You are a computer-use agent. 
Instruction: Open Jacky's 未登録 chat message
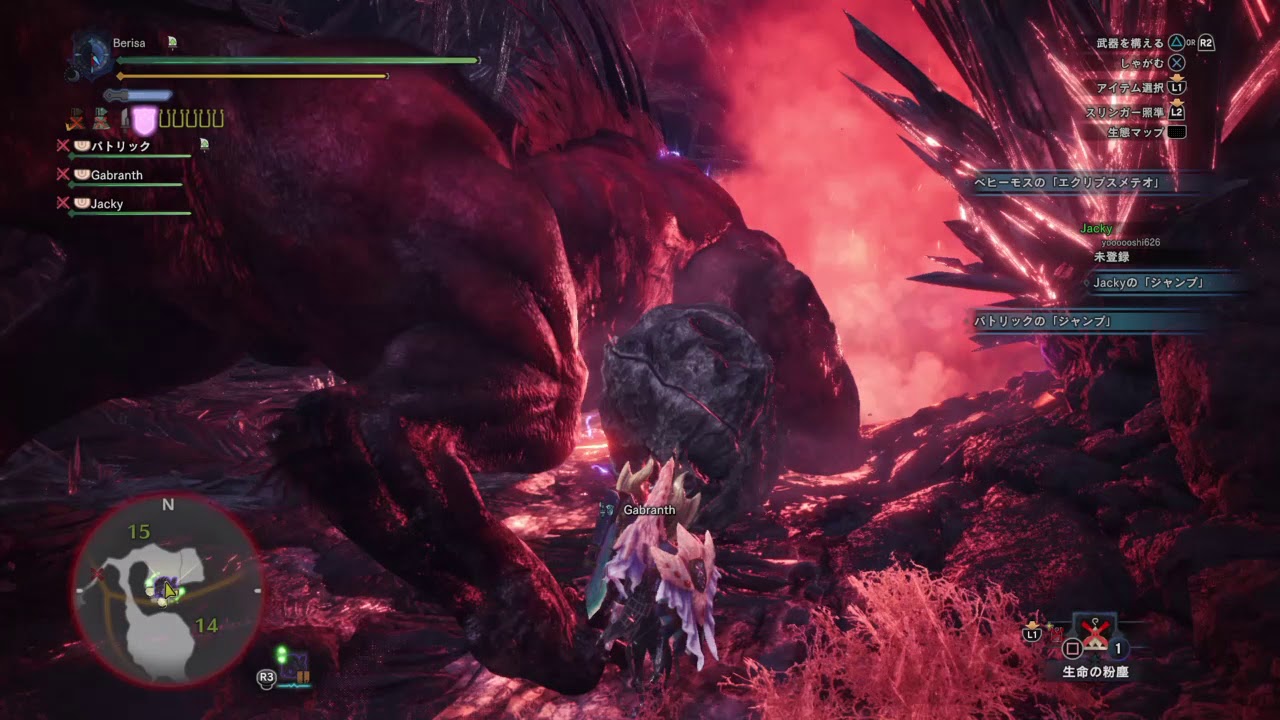(1112, 256)
